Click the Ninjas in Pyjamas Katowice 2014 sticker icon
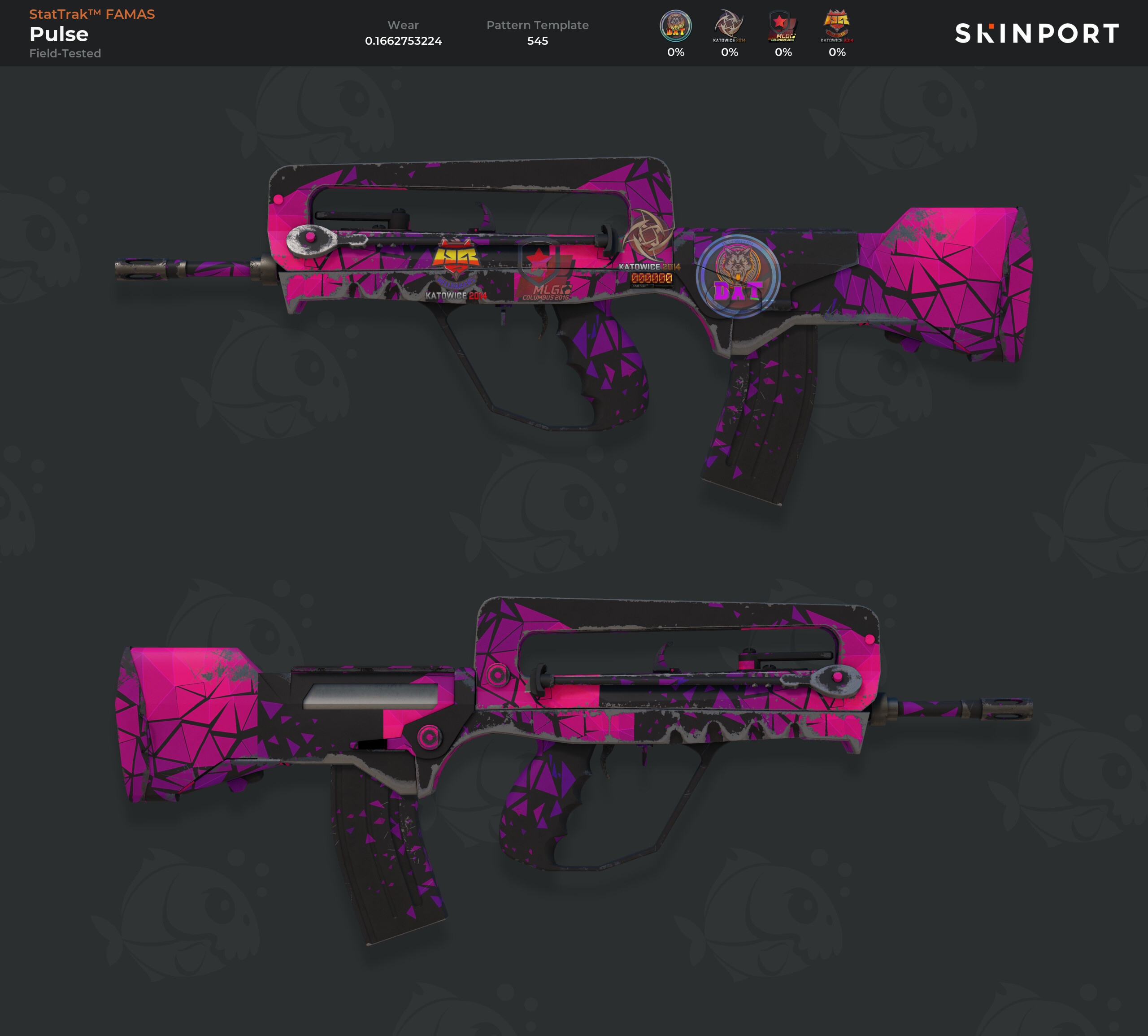Viewport: 1148px width, 1036px height. point(729,26)
